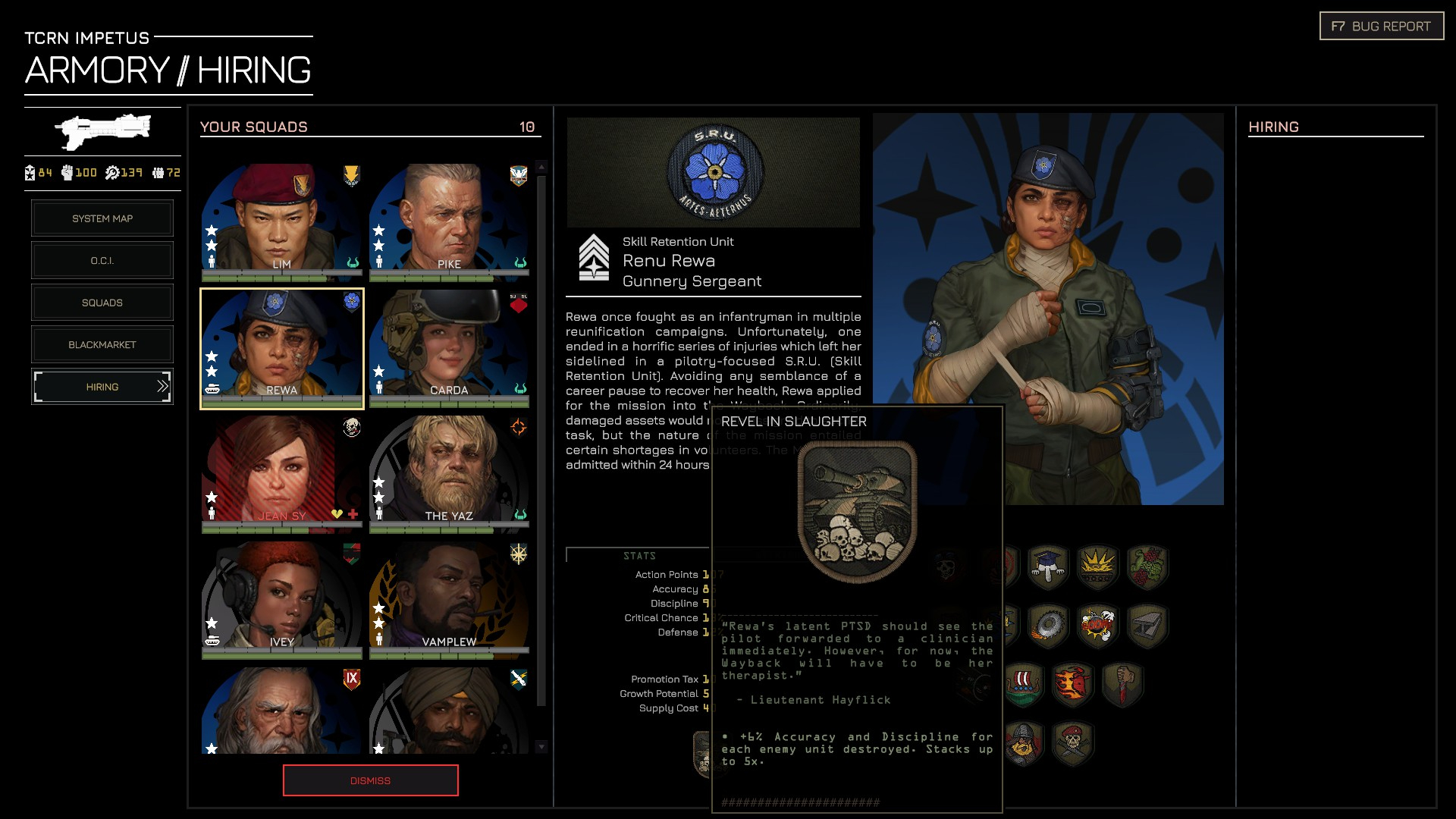Select Ivey's squad portrait
Image resolution: width=1456 pixels, height=819 pixels.
[x=281, y=598]
